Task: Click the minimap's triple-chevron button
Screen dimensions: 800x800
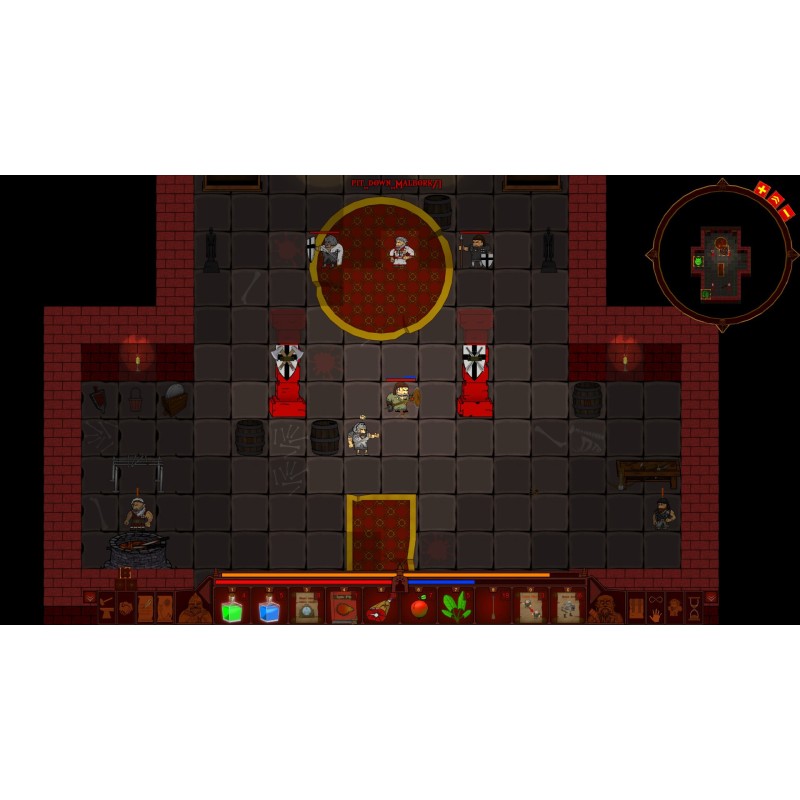Action: (775, 200)
